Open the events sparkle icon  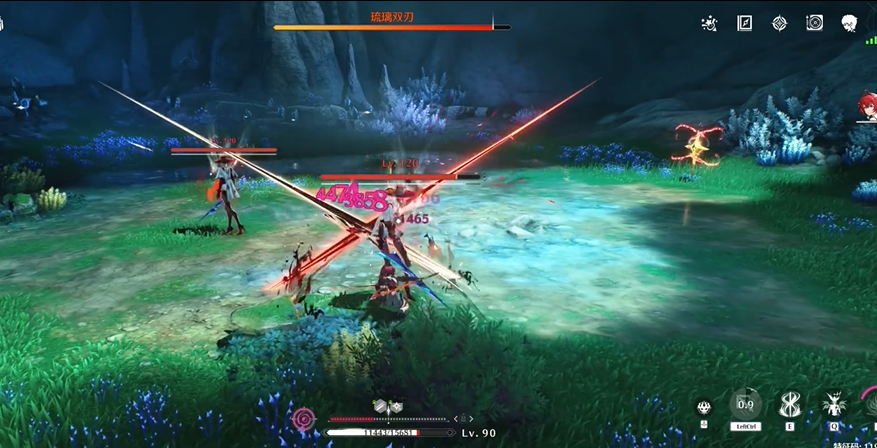[709, 23]
